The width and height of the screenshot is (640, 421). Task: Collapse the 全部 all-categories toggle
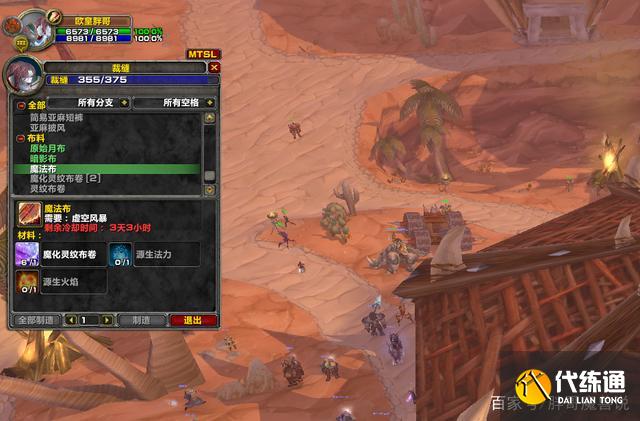(x=21, y=103)
